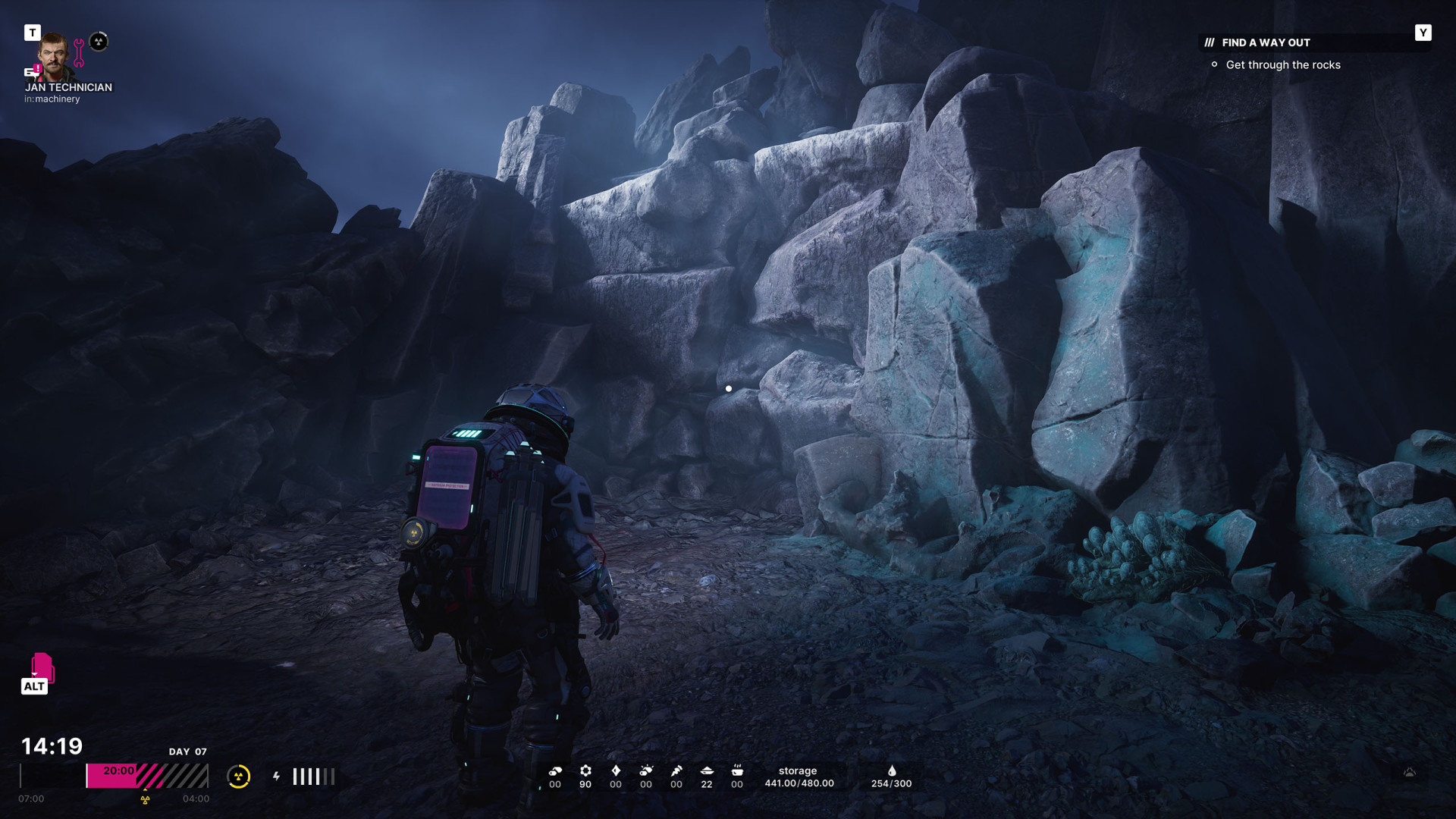Select the 'Get through the rocks' objective
The height and width of the screenshot is (819, 1456).
[1282, 65]
